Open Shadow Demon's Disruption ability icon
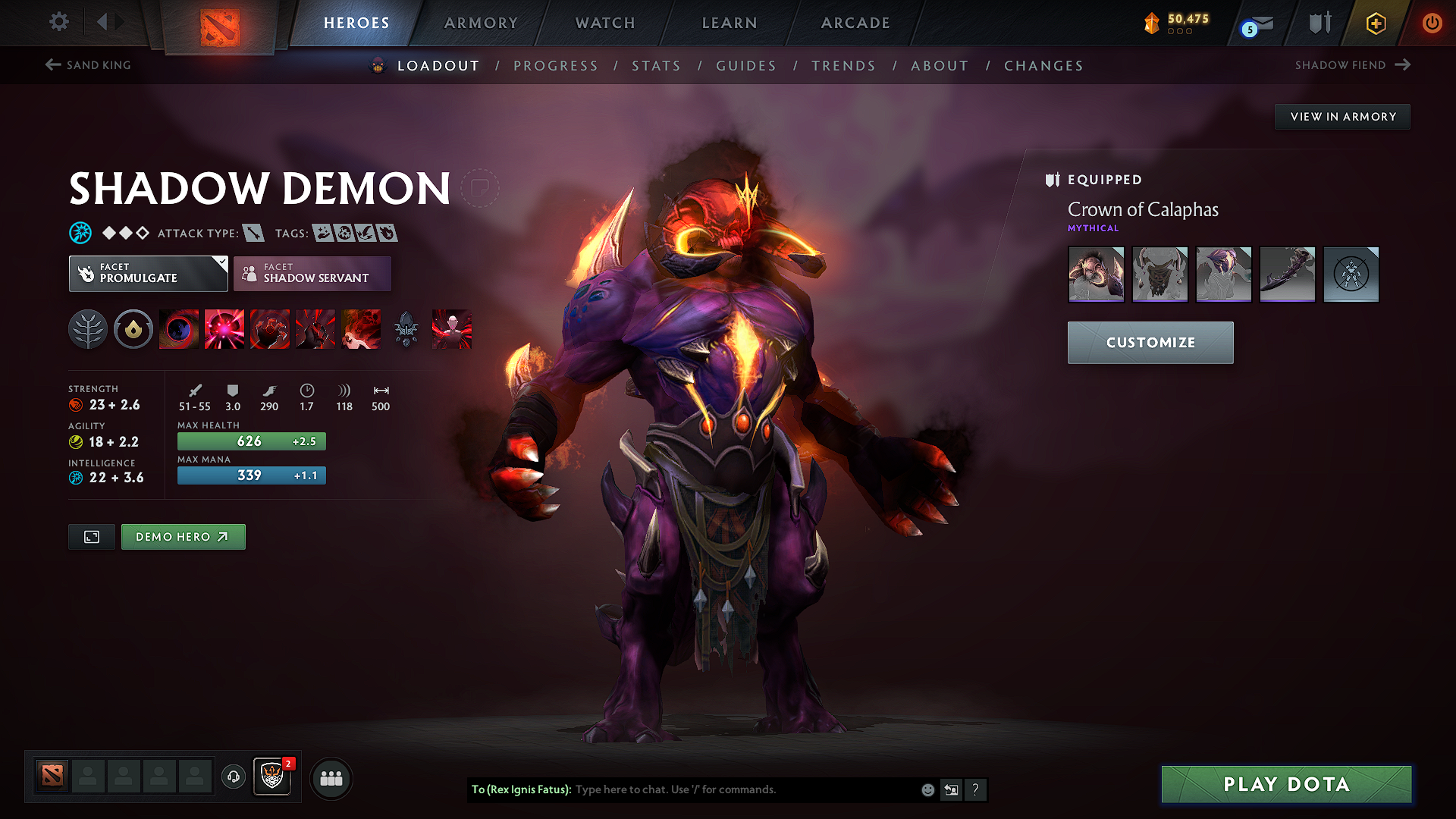 (179, 328)
